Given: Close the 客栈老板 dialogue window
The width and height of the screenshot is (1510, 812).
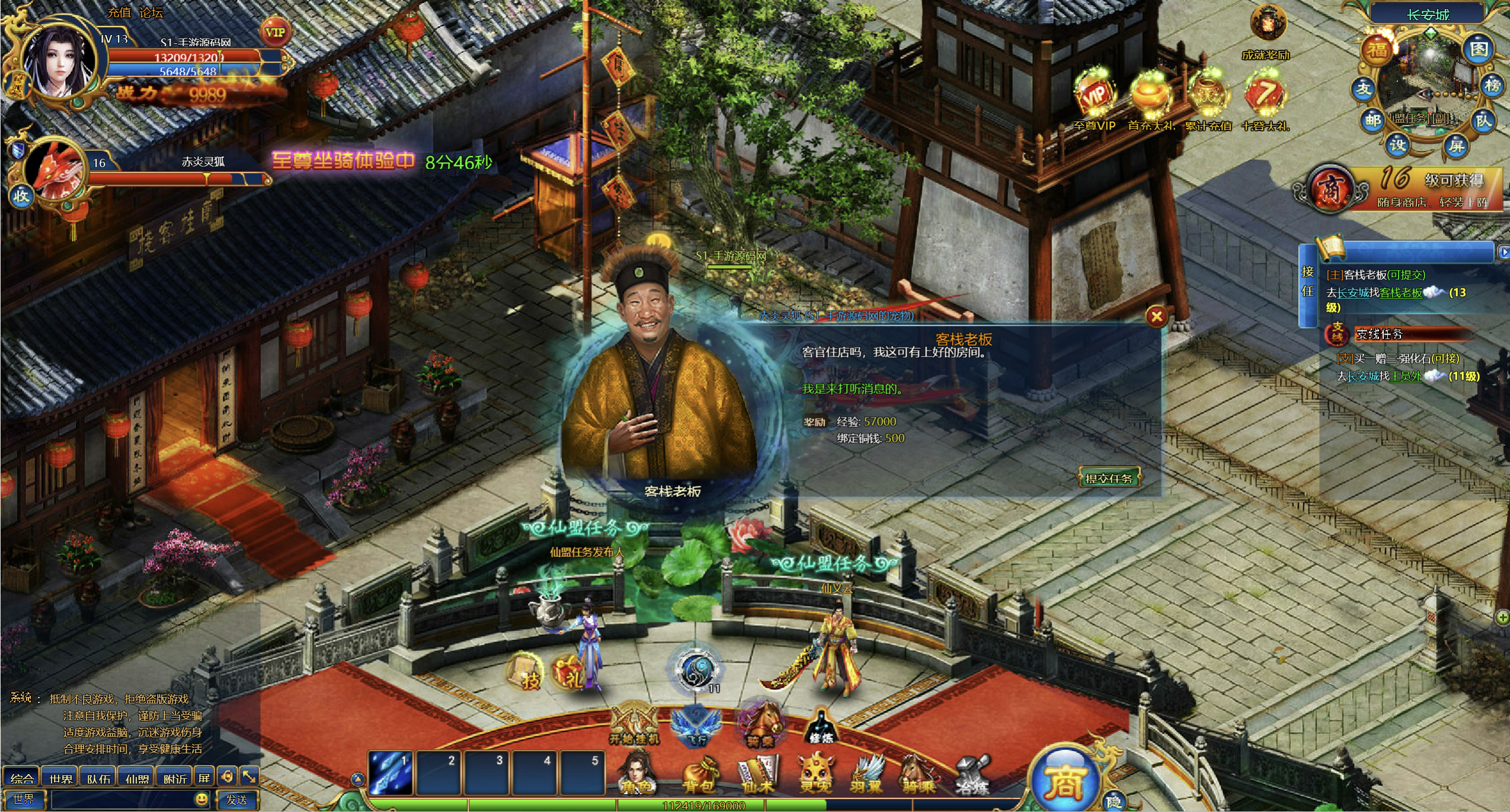Looking at the screenshot, I should [x=1156, y=317].
